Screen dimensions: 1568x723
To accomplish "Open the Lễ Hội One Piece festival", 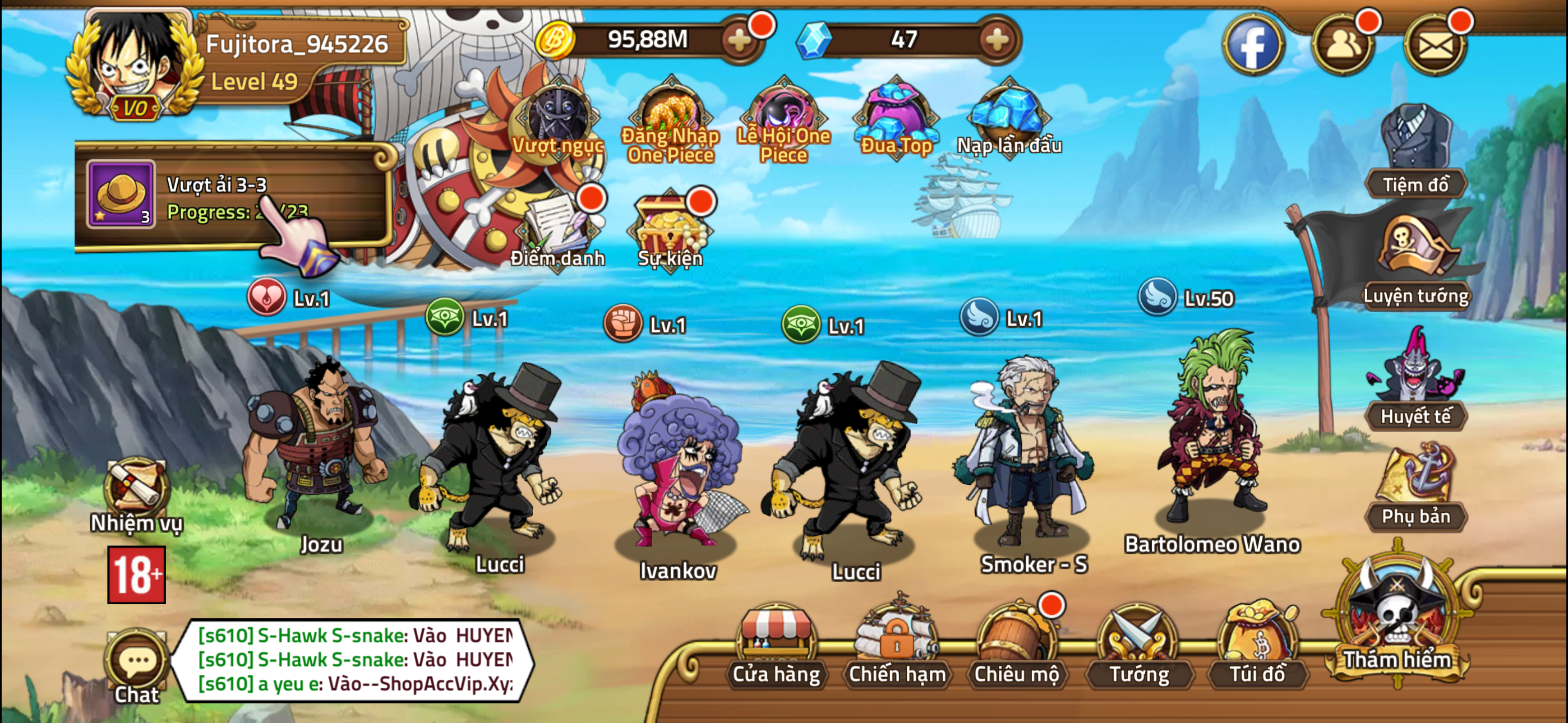I will (x=785, y=115).
